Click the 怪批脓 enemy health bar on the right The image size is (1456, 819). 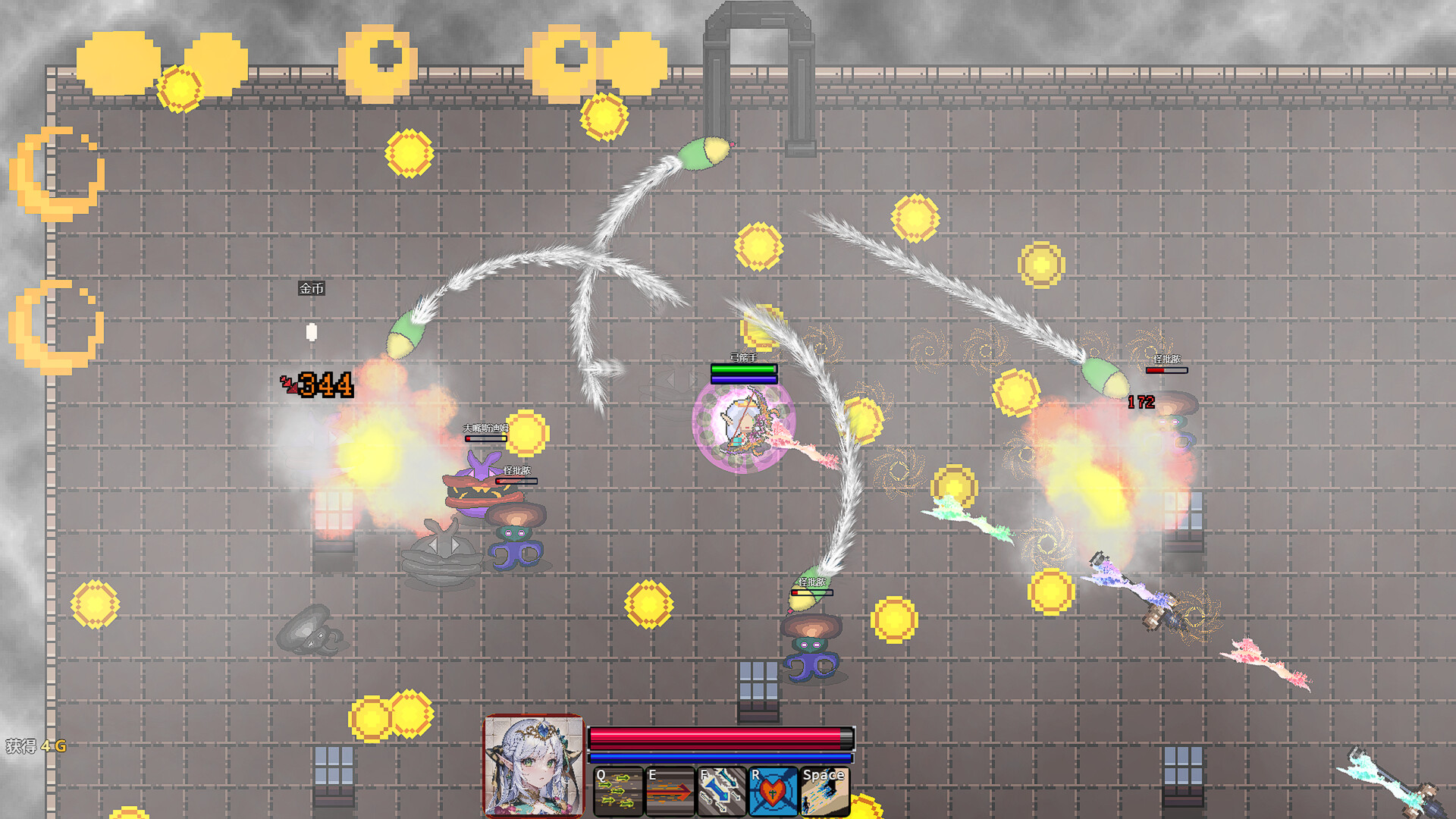[1168, 372]
